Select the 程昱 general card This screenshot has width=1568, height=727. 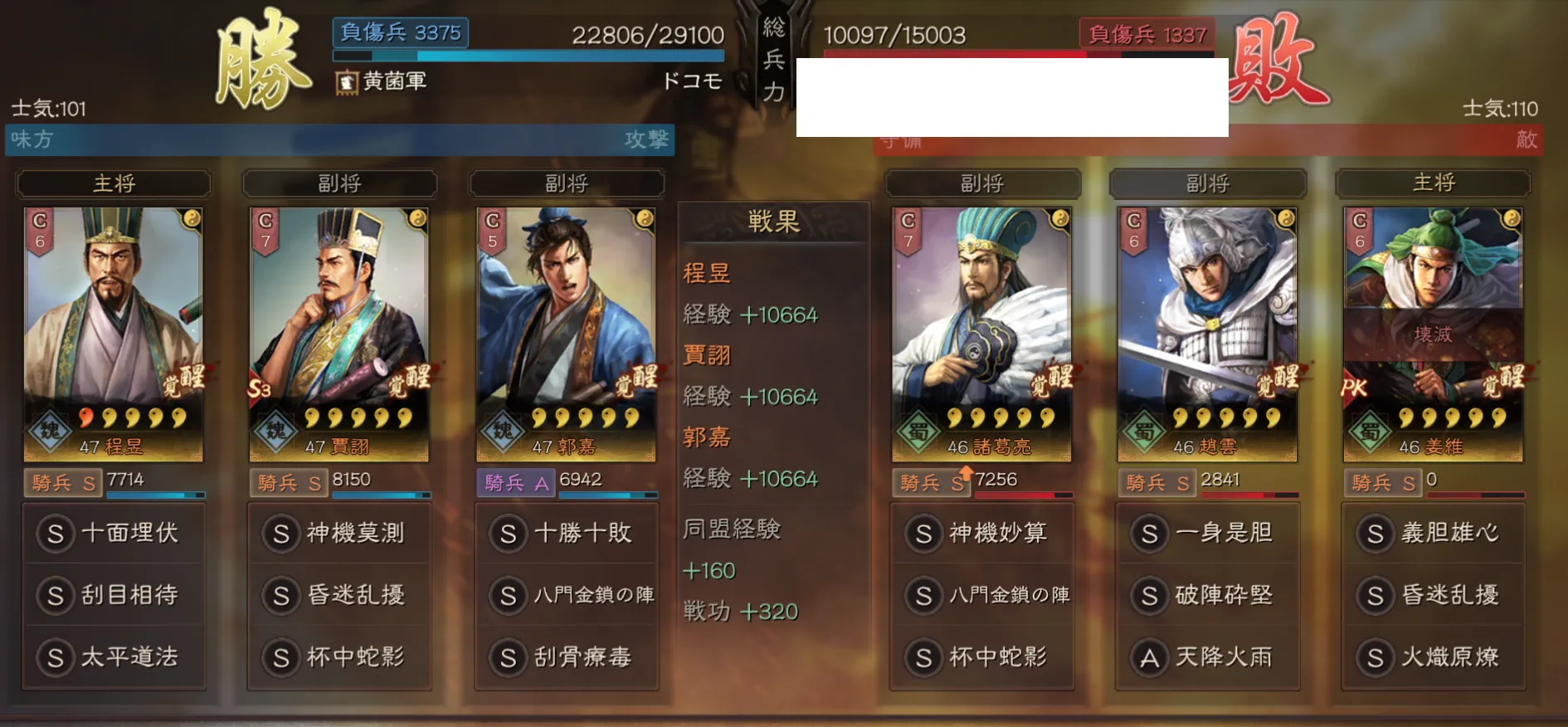113,334
